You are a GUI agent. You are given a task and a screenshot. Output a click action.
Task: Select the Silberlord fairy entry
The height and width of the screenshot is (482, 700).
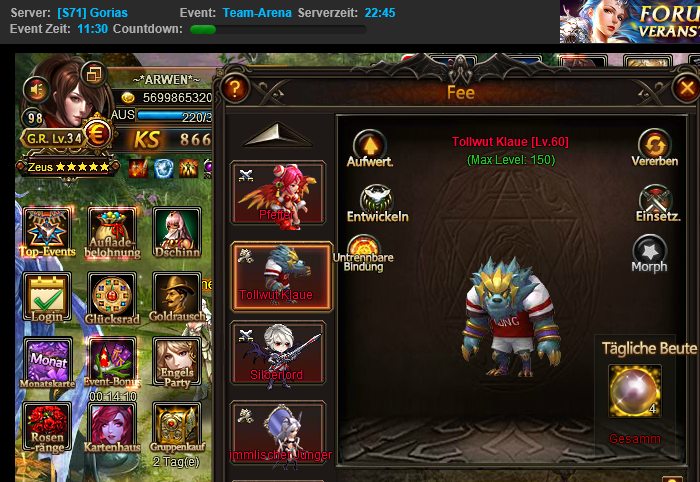click(278, 352)
